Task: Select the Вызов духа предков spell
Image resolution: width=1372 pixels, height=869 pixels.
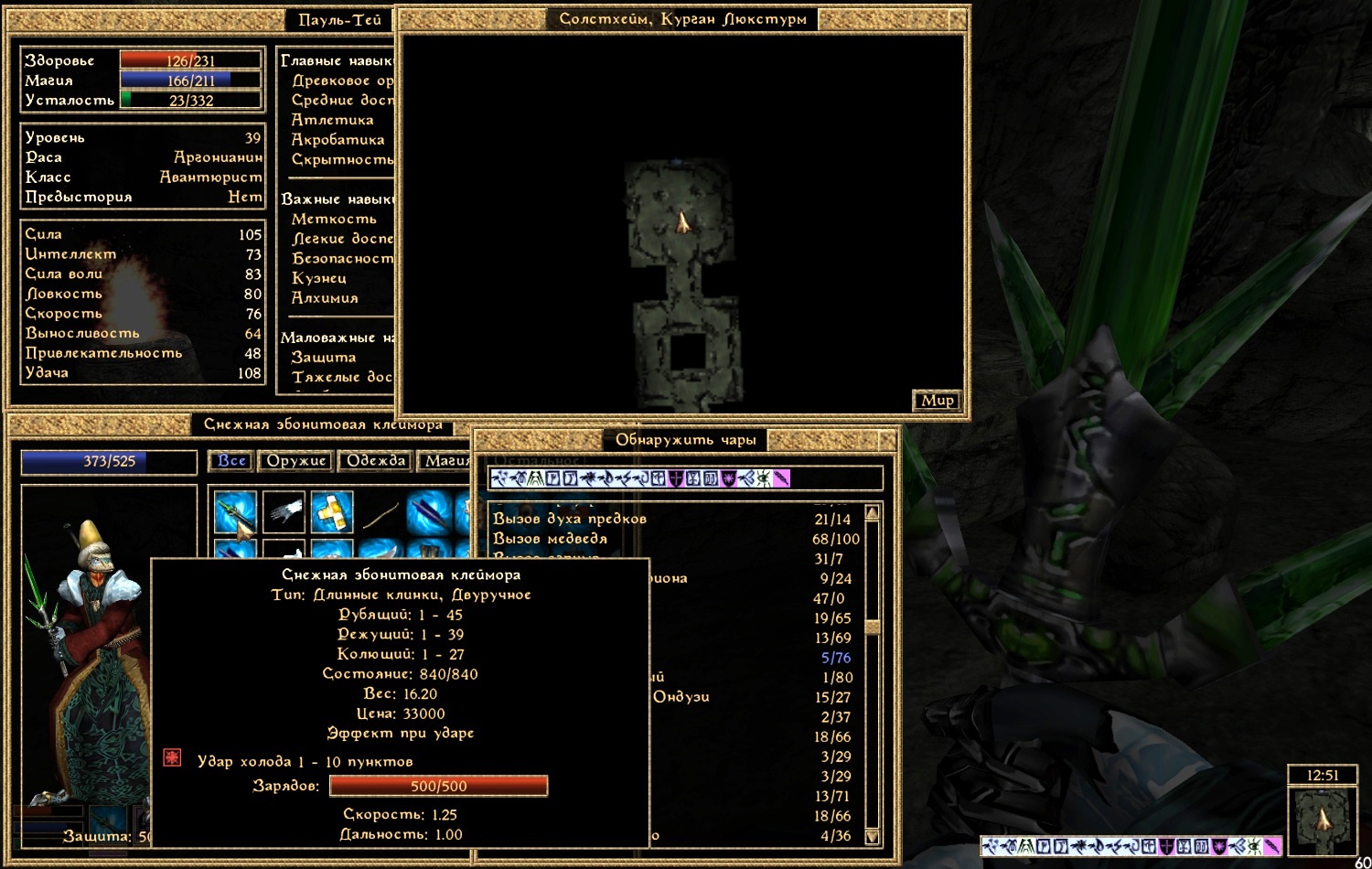Action: [x=570, y=519]
